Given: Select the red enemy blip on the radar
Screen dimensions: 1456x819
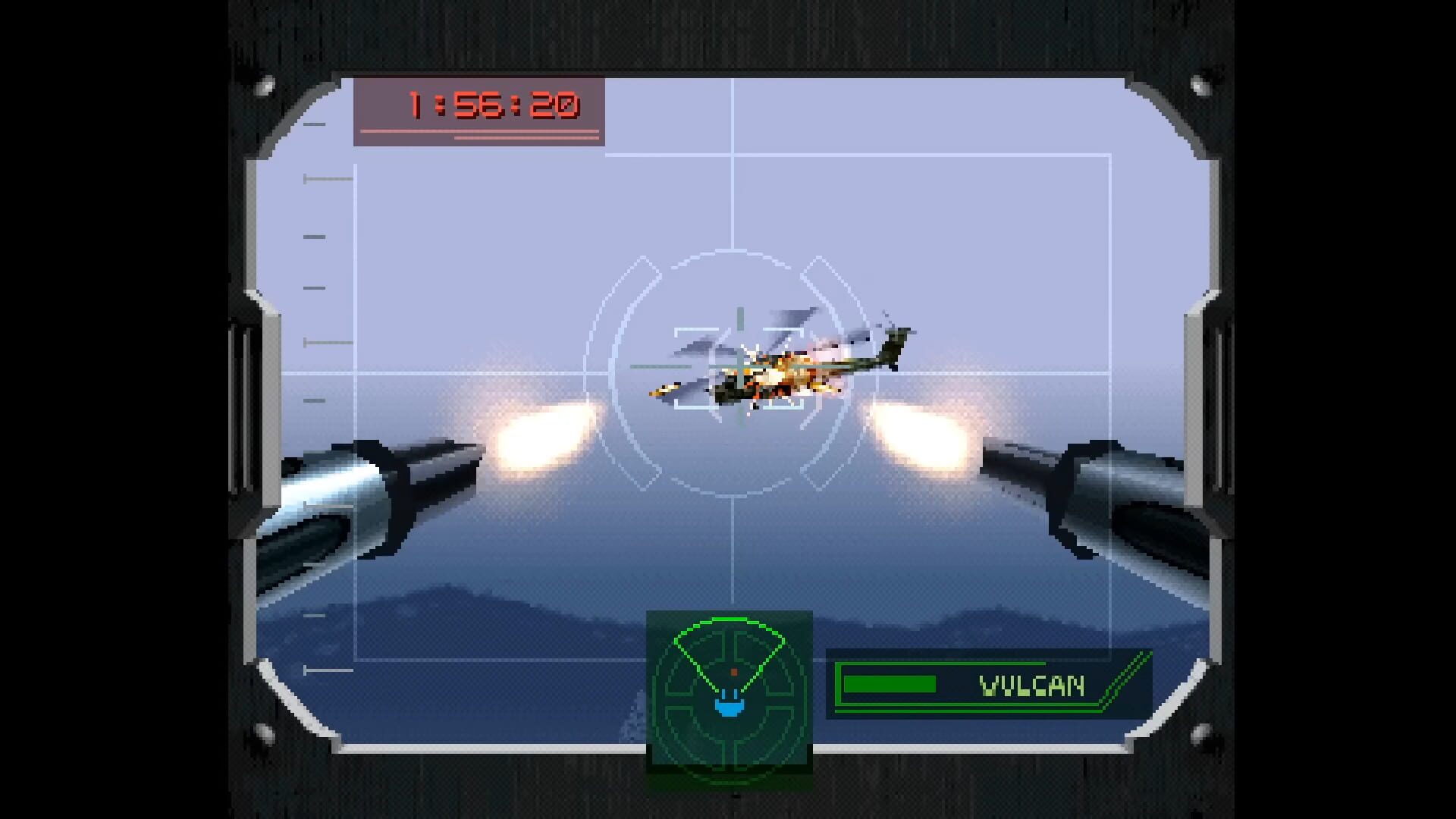Looking at the screenshot, I should point(733,671).
